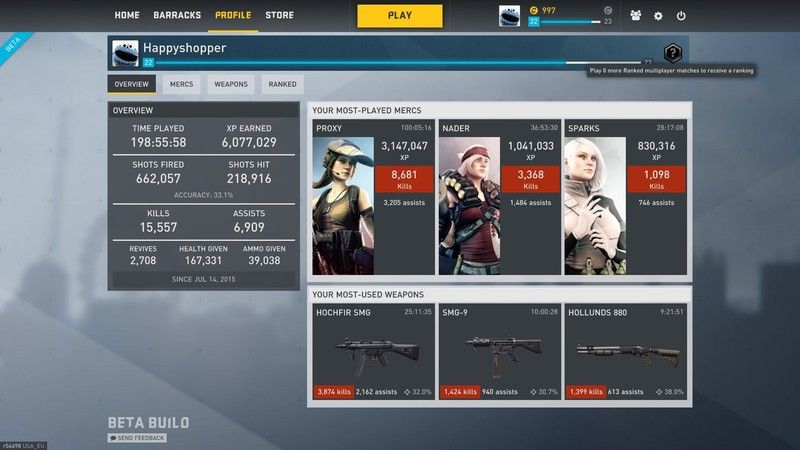800x450 pixels.
Task: Open settings via the gear icon
Action: pos(658,16)
